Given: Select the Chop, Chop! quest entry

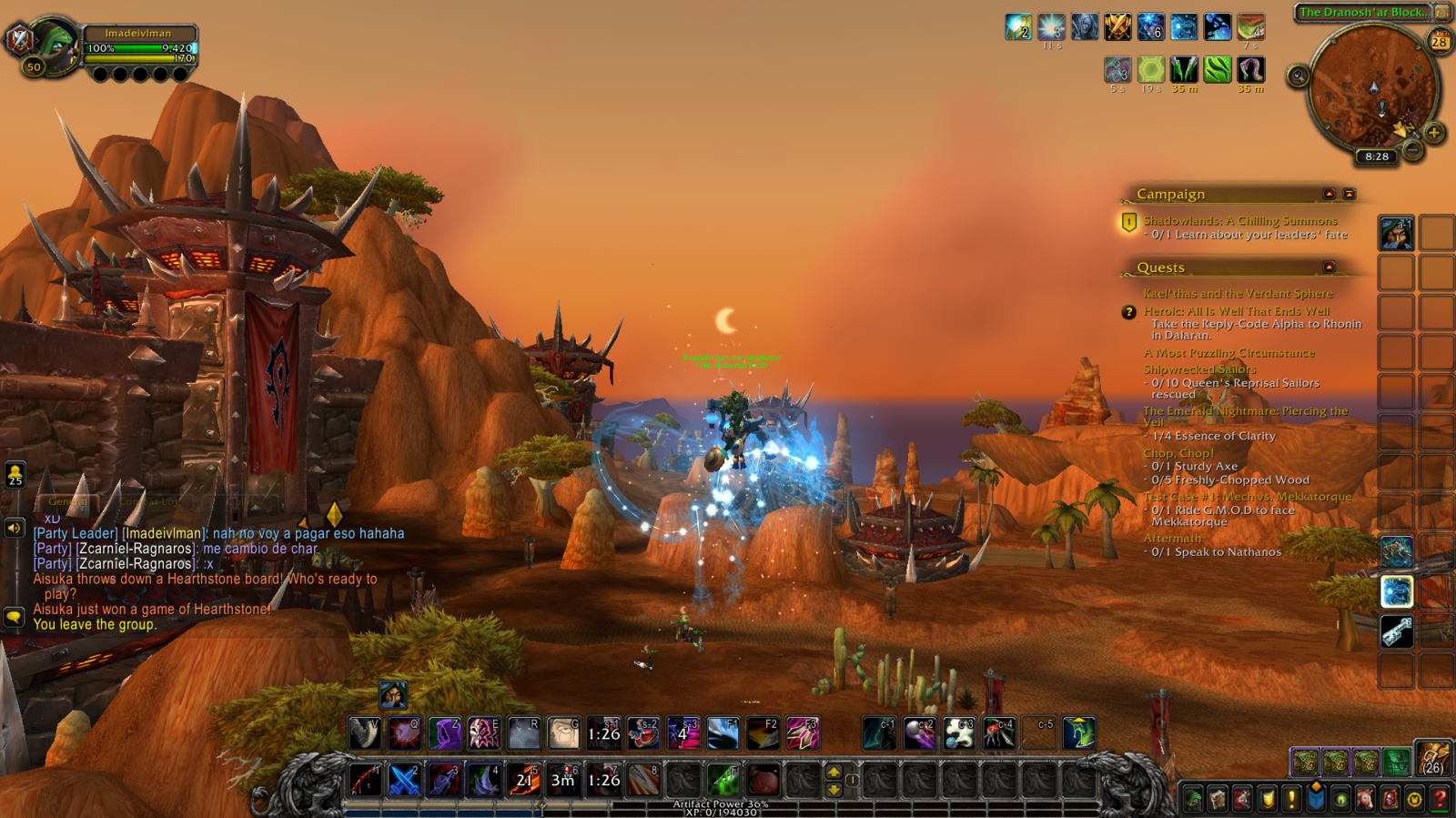Looking at the screenshot, I should click(x=1178, y=453).
